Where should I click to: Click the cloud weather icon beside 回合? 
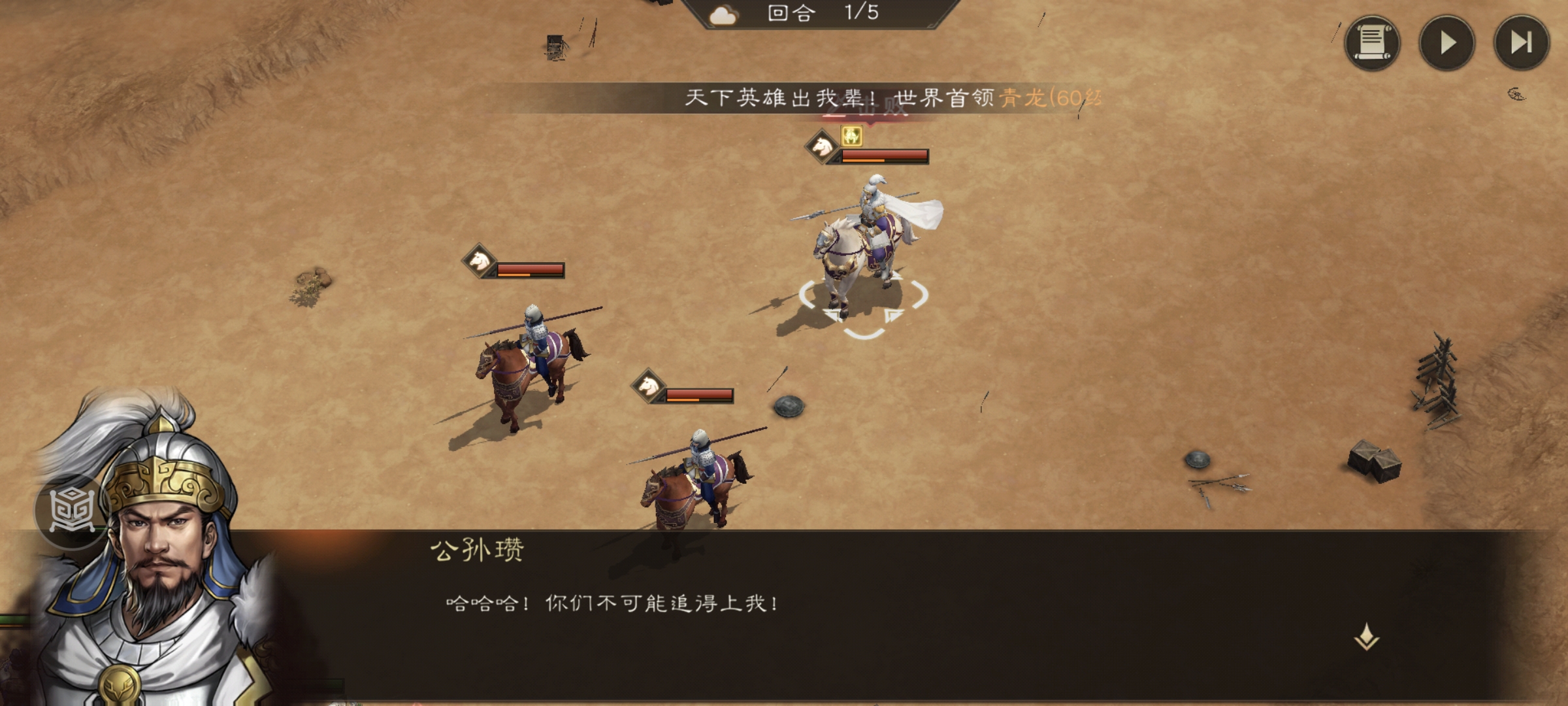click(x=724, y=16)
